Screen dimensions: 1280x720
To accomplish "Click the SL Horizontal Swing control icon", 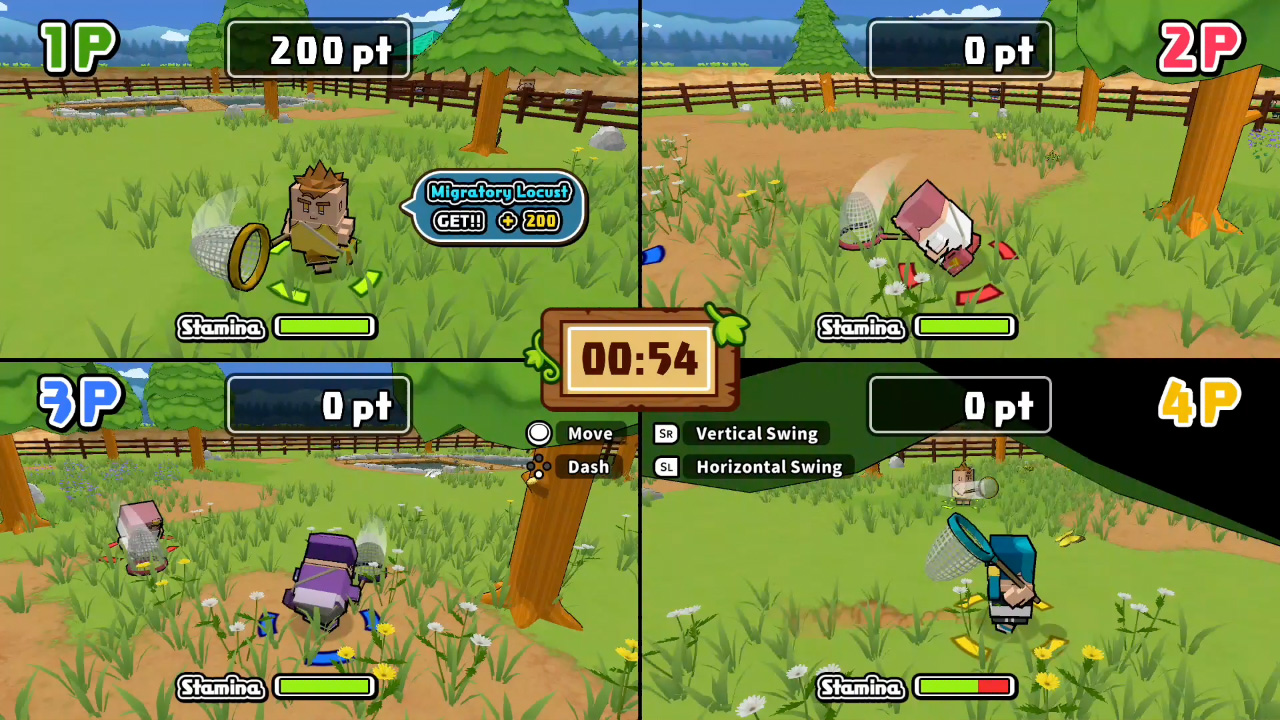I will pos(666,467).
